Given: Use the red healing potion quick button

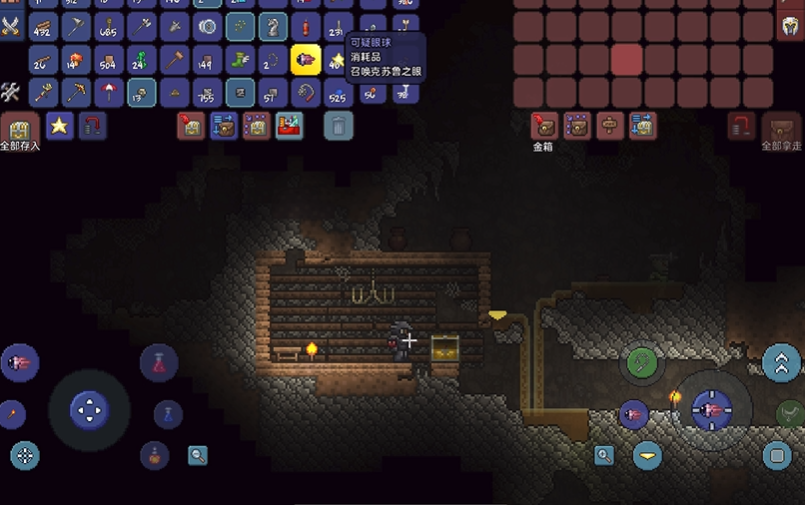Looking at the screenshot, I should coord(159,364).
